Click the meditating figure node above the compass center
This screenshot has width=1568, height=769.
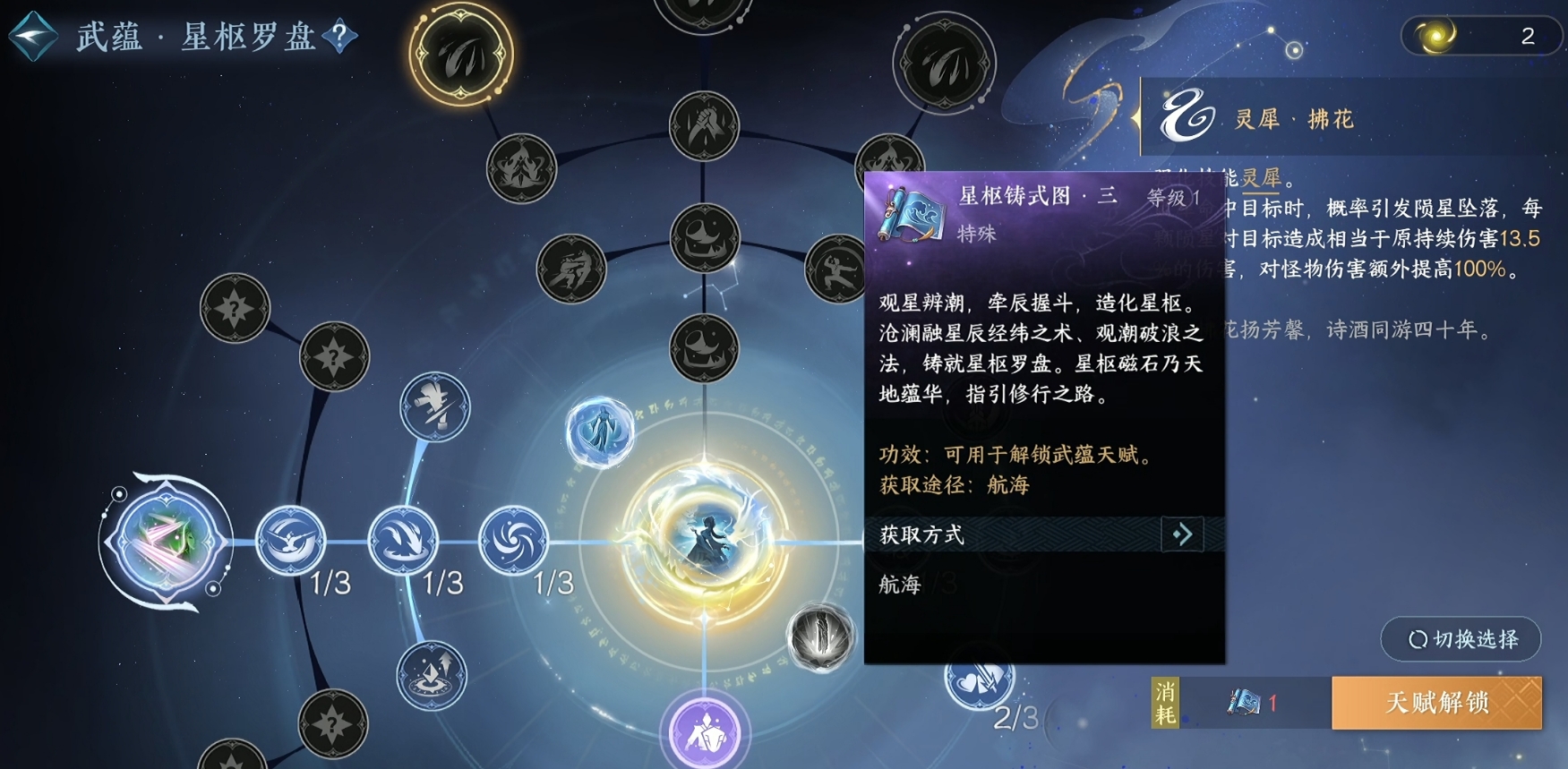pos(600,430)
